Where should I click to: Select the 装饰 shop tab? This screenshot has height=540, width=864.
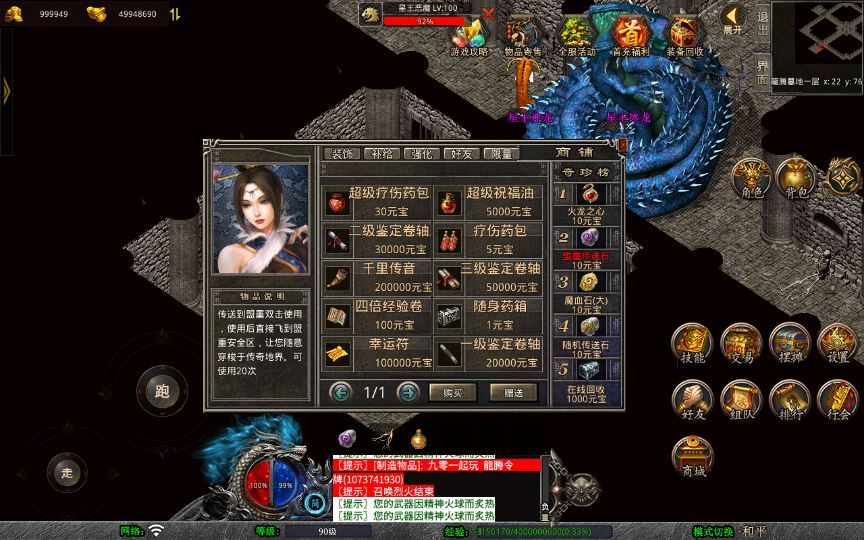tap(342, 153)
